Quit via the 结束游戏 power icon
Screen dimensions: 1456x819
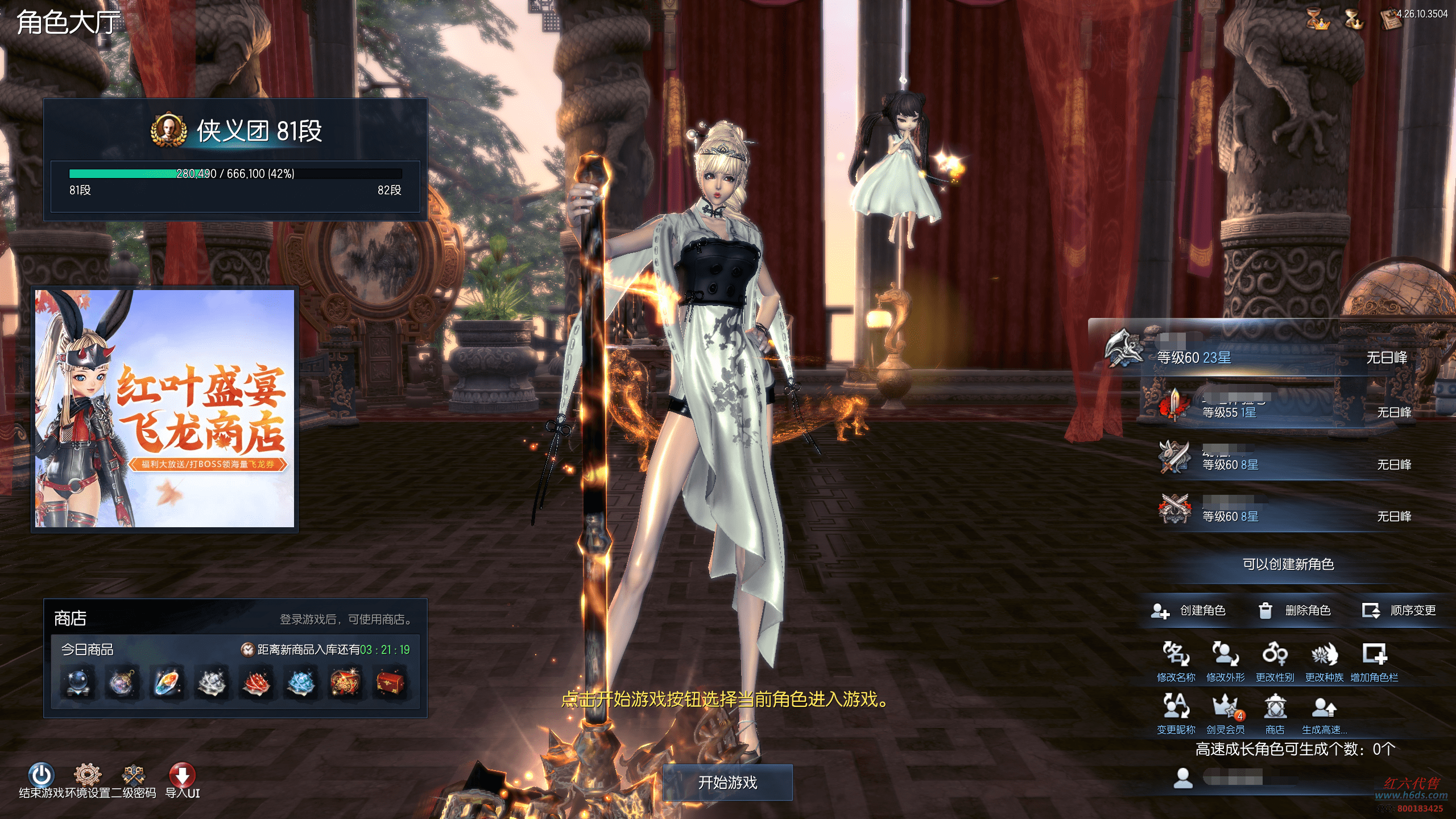pos(41,775)
